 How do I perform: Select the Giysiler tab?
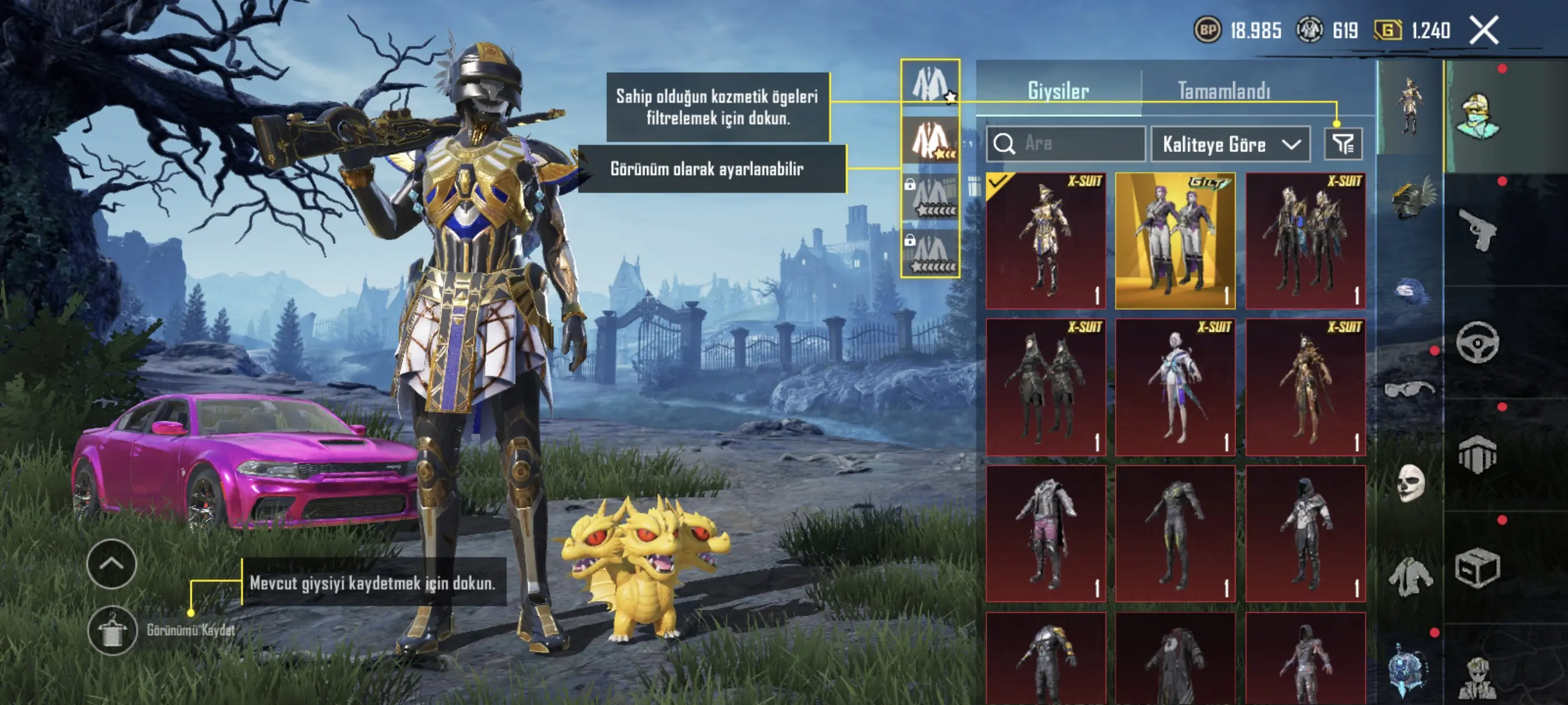pyautogui.click(x=1058, y=91)
